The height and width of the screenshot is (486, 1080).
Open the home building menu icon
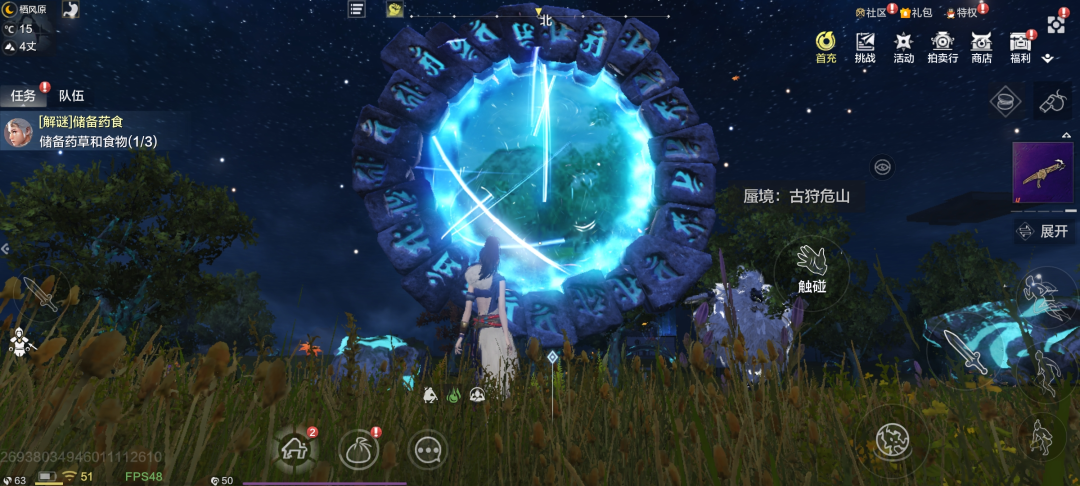(x=296, y=450)
